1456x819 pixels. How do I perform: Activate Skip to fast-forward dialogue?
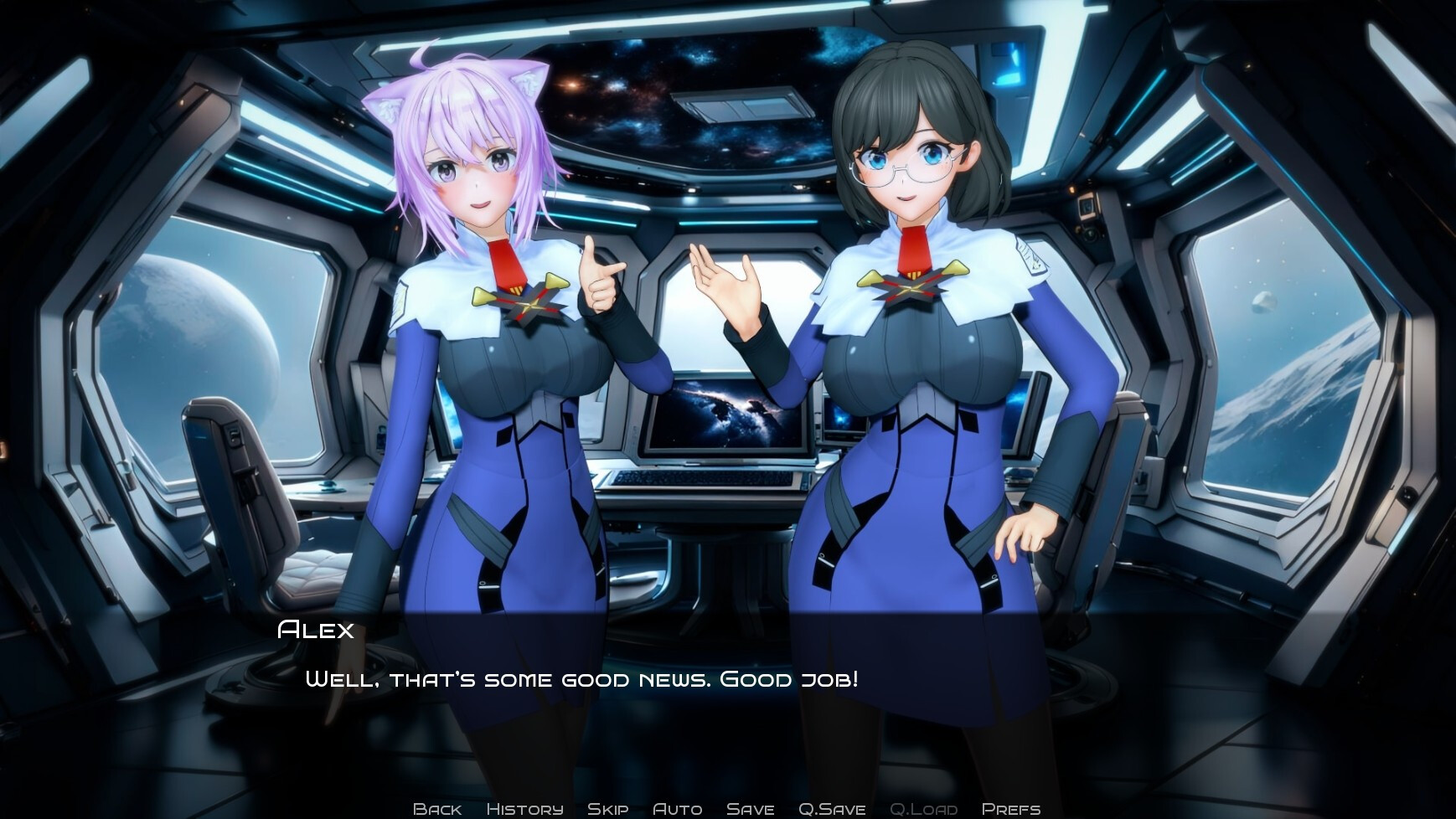click(608, 809)
